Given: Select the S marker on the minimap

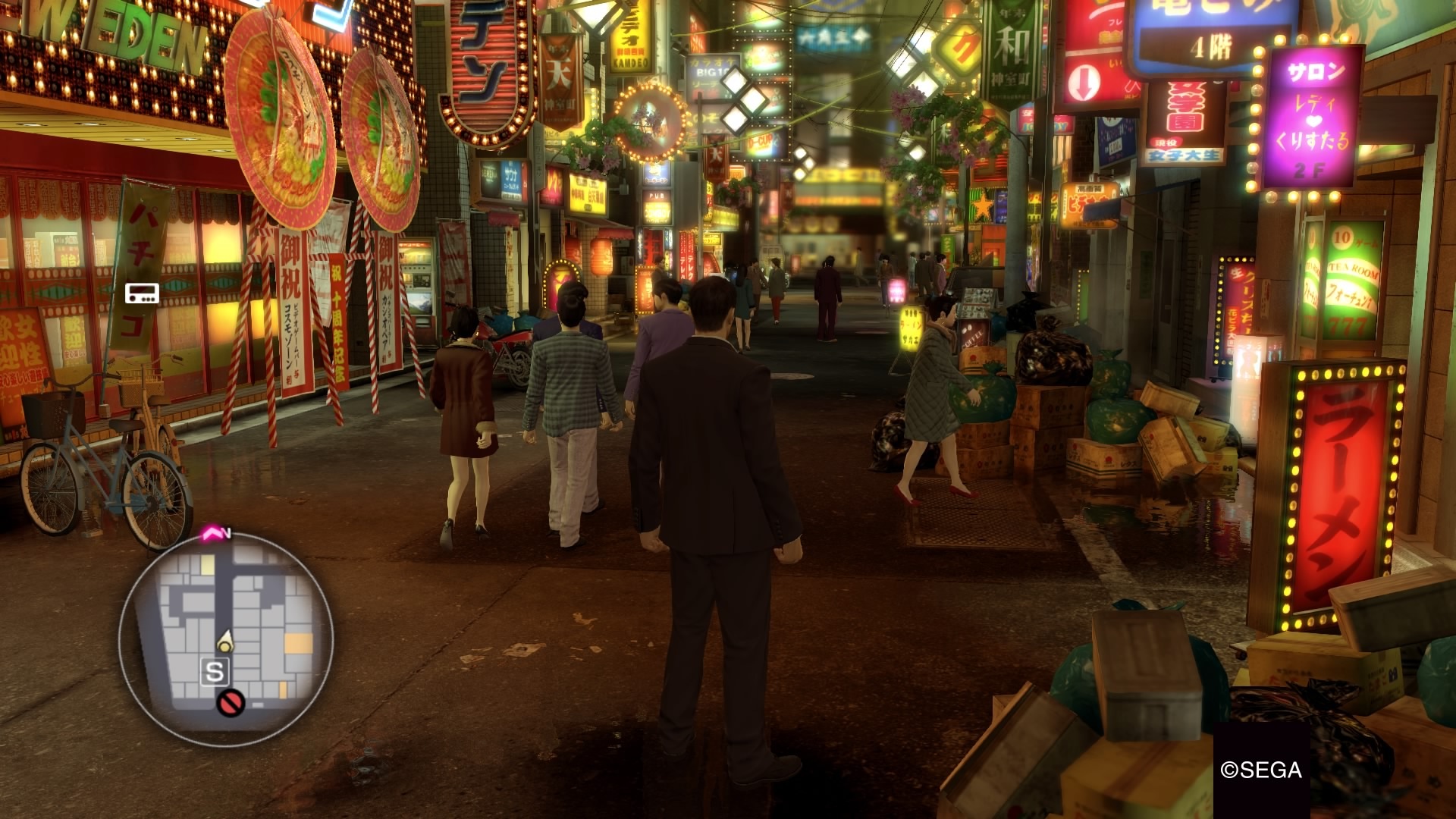Looking at the screenshot, I should tap(215, 672).
